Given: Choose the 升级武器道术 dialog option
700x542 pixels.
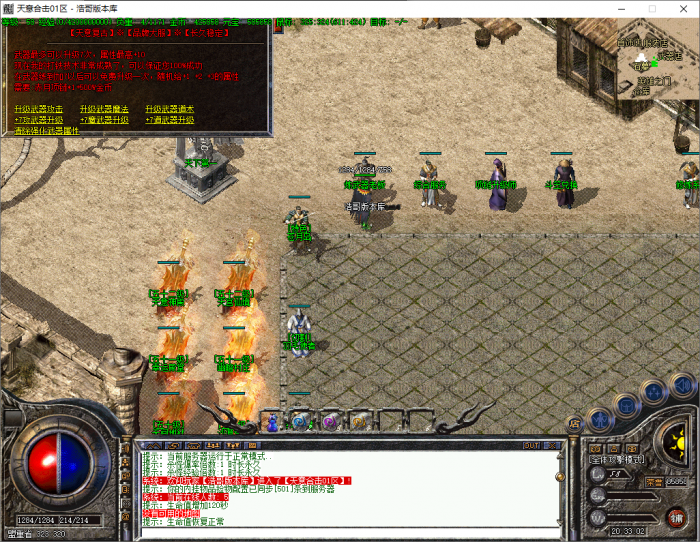Looking at the screenshot, I should coord(170,108).
